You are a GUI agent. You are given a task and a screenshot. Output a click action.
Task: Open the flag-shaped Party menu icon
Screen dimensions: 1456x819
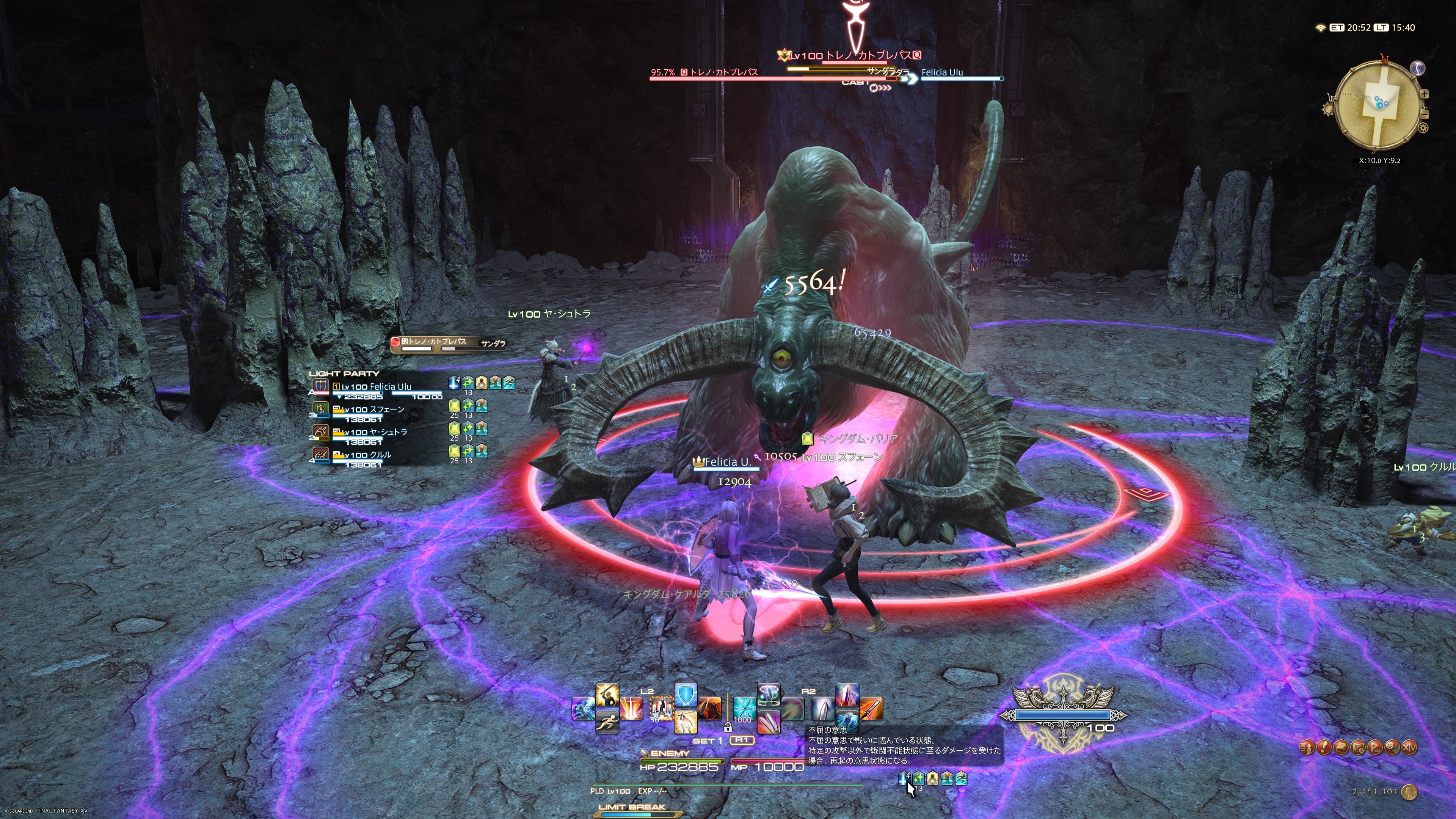[1375, 748]
